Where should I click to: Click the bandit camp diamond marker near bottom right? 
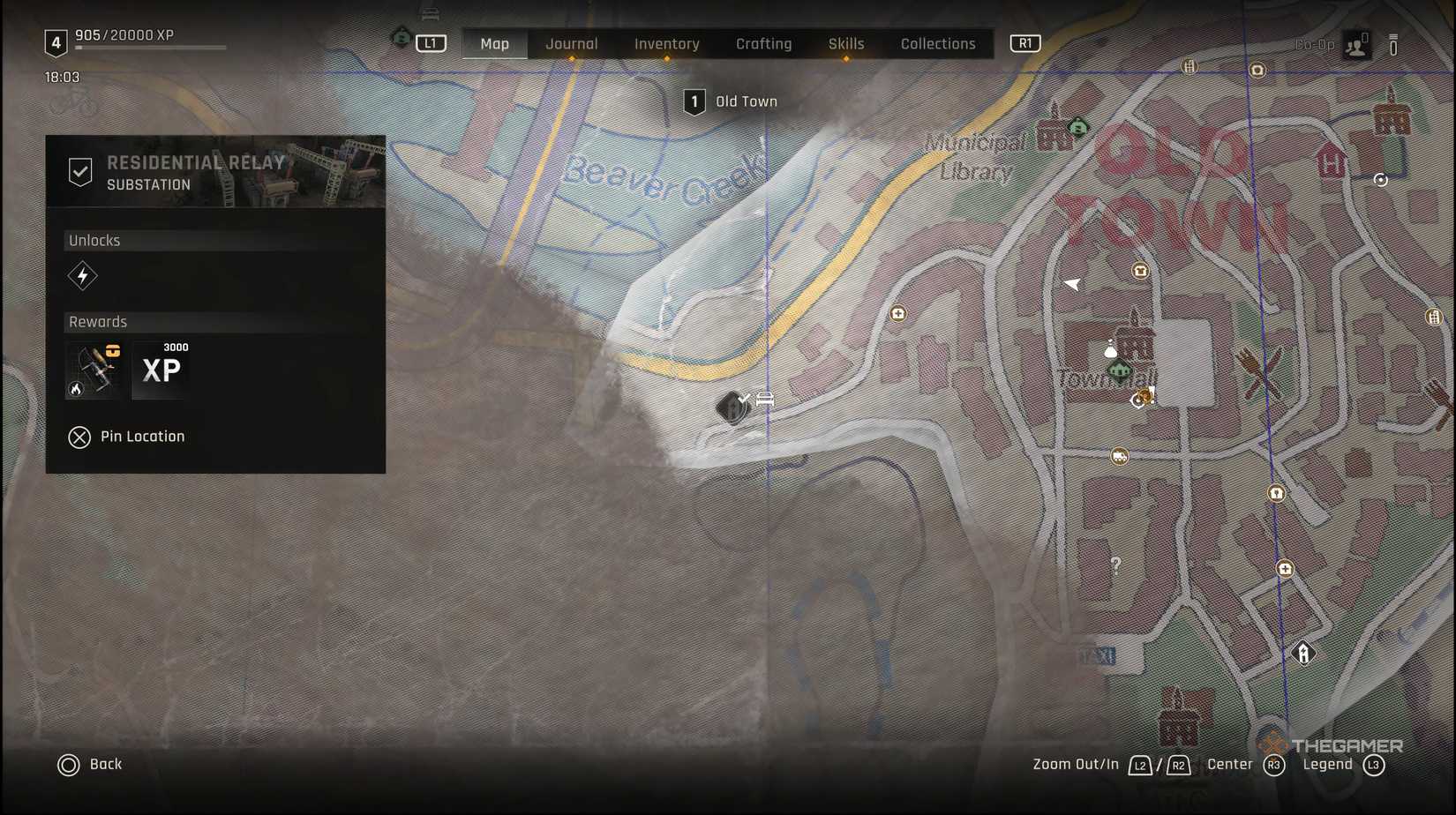(1303, 653)
